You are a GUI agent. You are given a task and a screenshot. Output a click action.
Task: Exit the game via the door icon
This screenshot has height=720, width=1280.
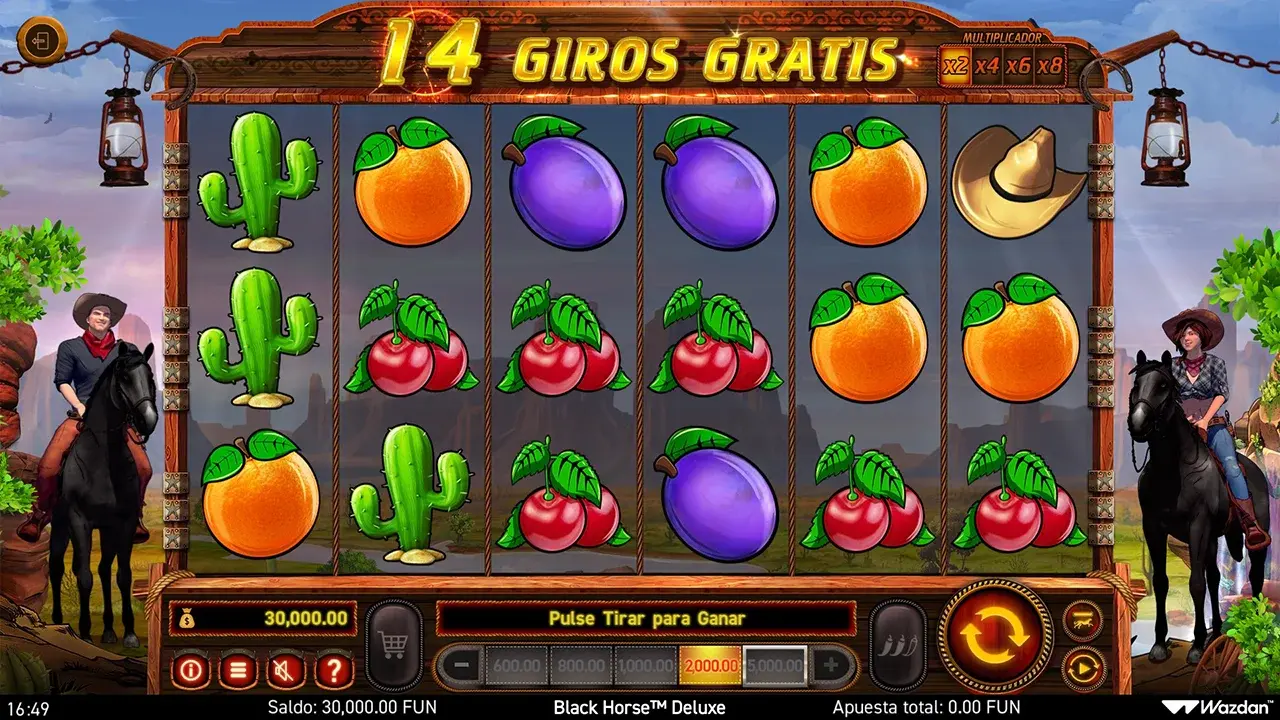(x=42, y=42)
